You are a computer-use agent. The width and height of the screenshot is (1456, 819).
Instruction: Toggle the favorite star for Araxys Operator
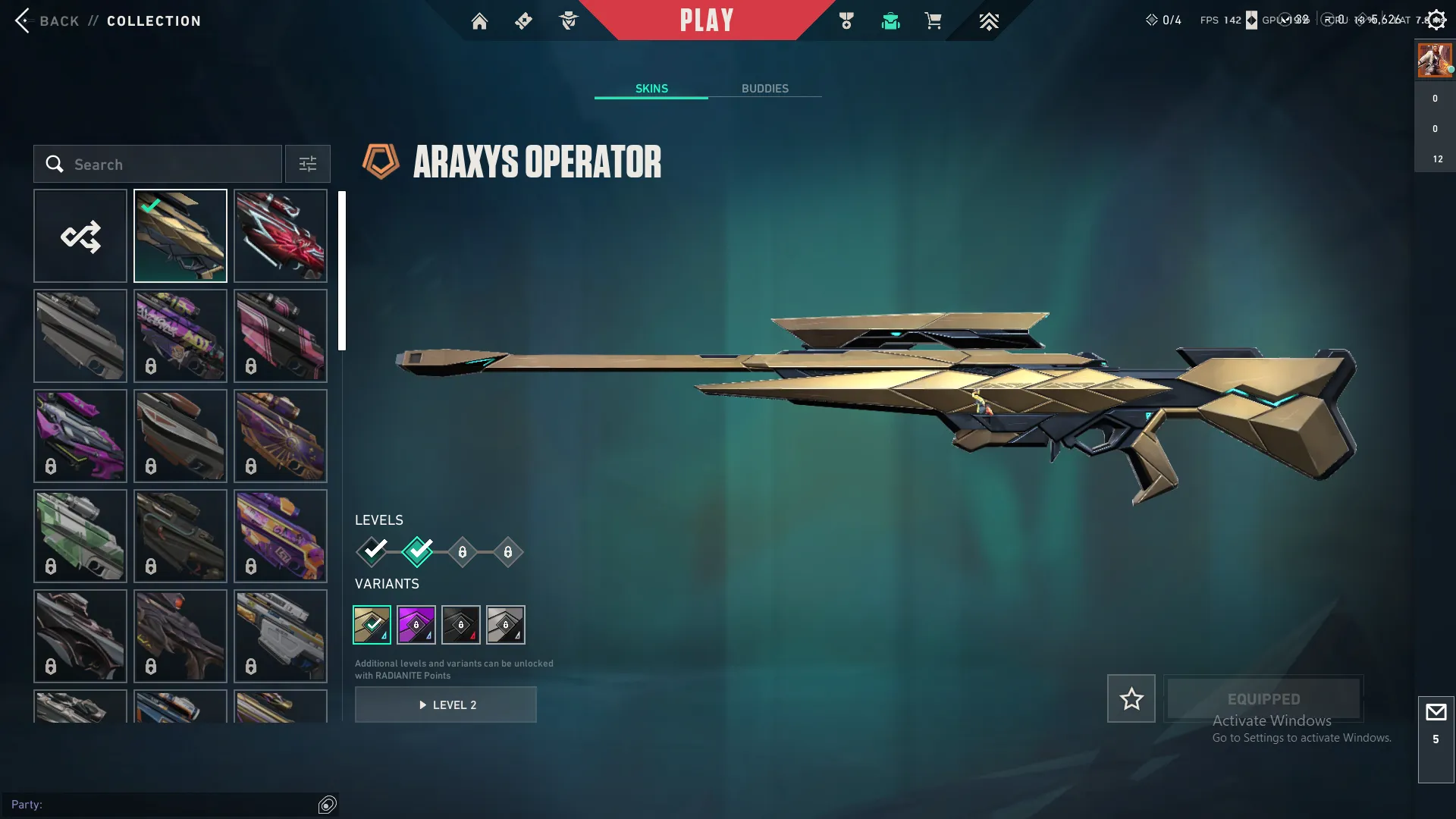1131,698
